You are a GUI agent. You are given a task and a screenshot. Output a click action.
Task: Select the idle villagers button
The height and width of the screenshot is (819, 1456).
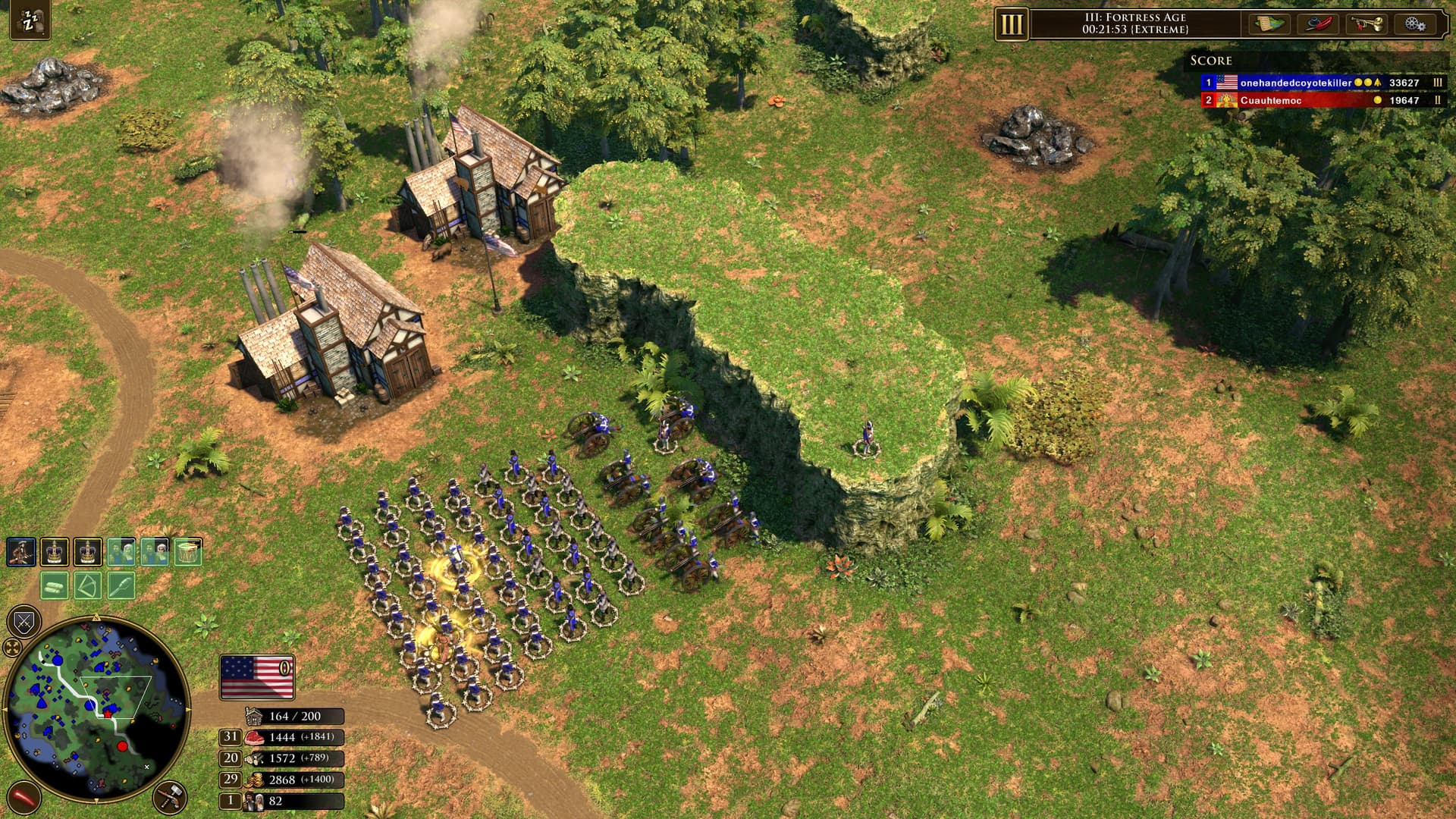[x=29, y=21]
